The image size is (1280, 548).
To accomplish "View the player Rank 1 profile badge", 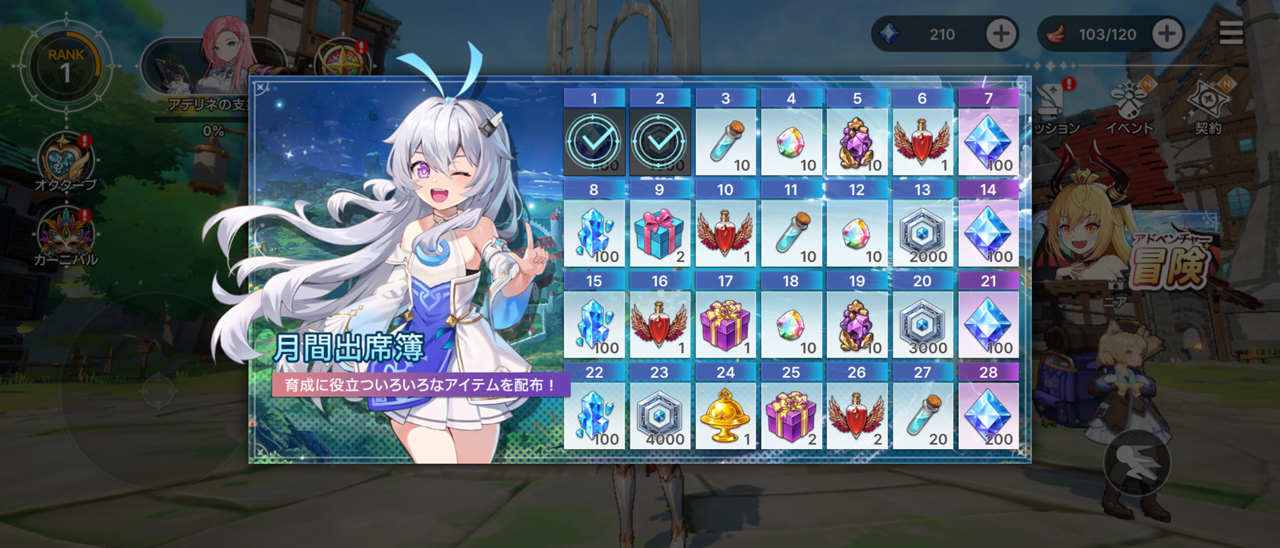I will (x=65, y=66).
